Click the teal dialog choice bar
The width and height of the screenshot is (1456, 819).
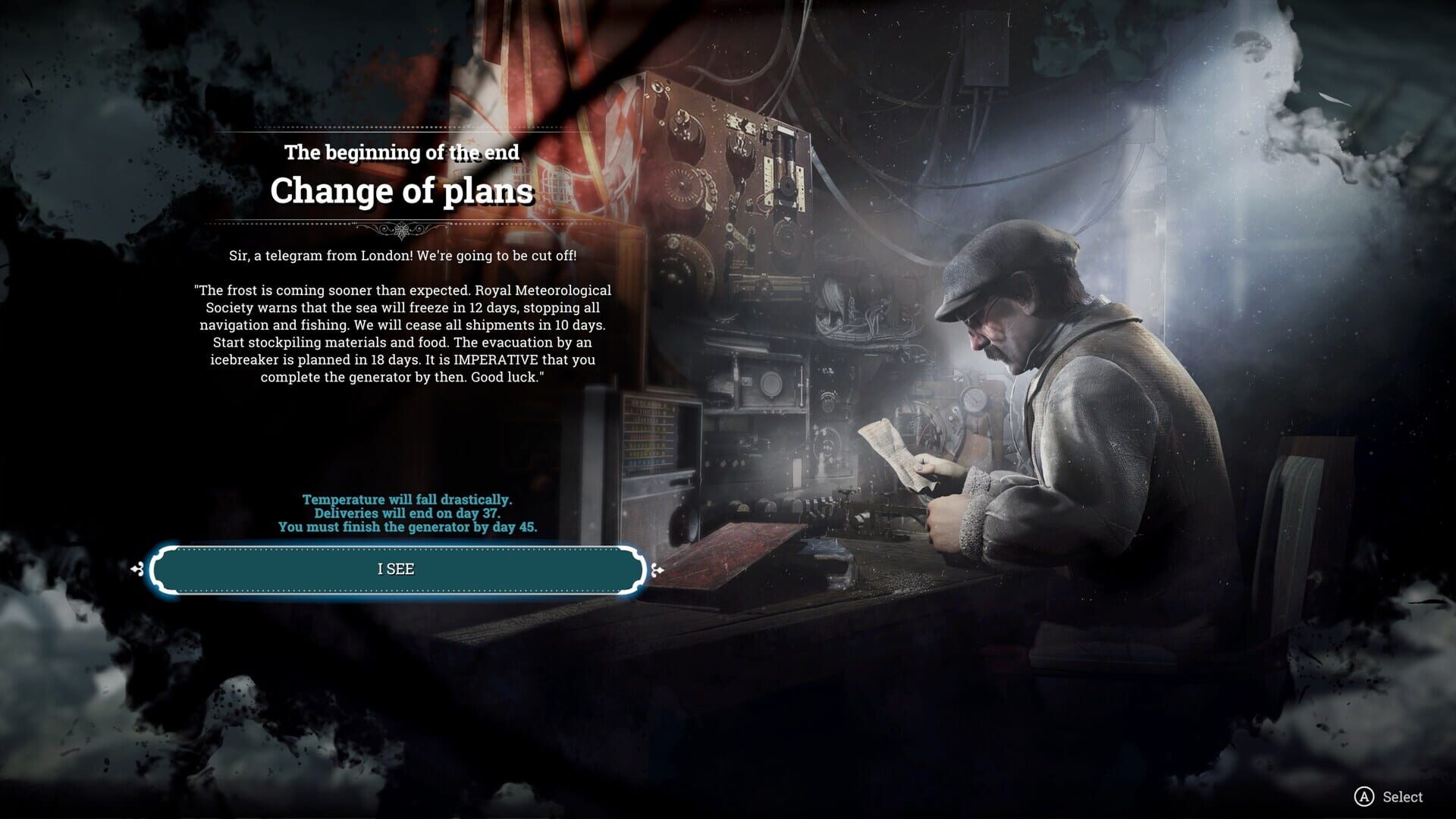pyautogui.click(x=397, y=568)
